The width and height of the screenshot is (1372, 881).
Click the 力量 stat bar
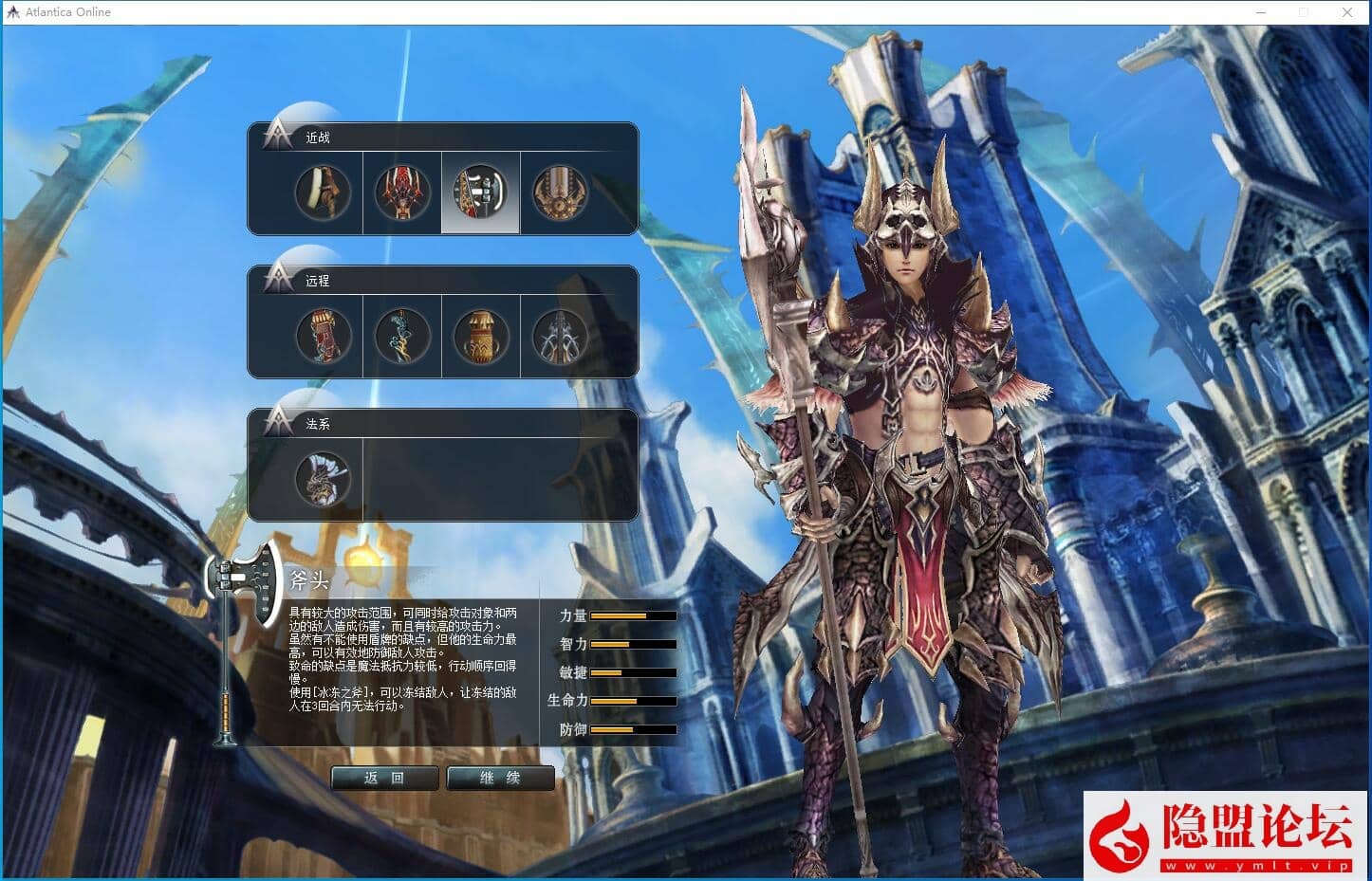pos(631,615)
